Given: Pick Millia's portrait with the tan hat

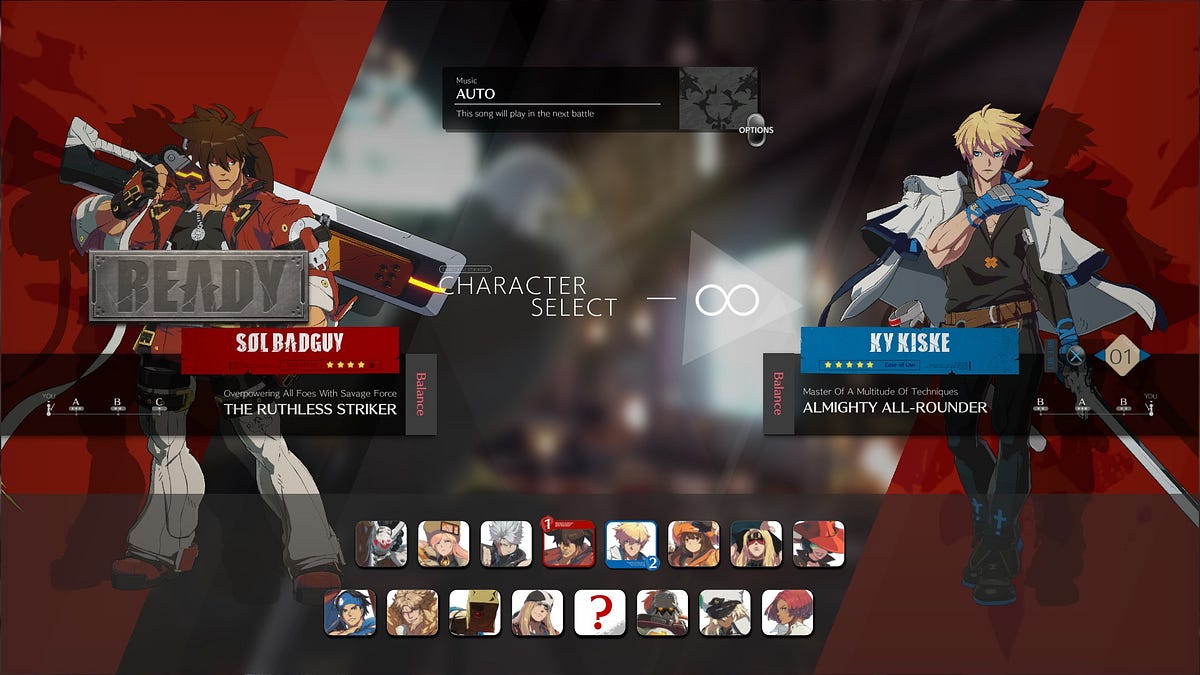Looking at the screenshot, I should click(443, 544).
